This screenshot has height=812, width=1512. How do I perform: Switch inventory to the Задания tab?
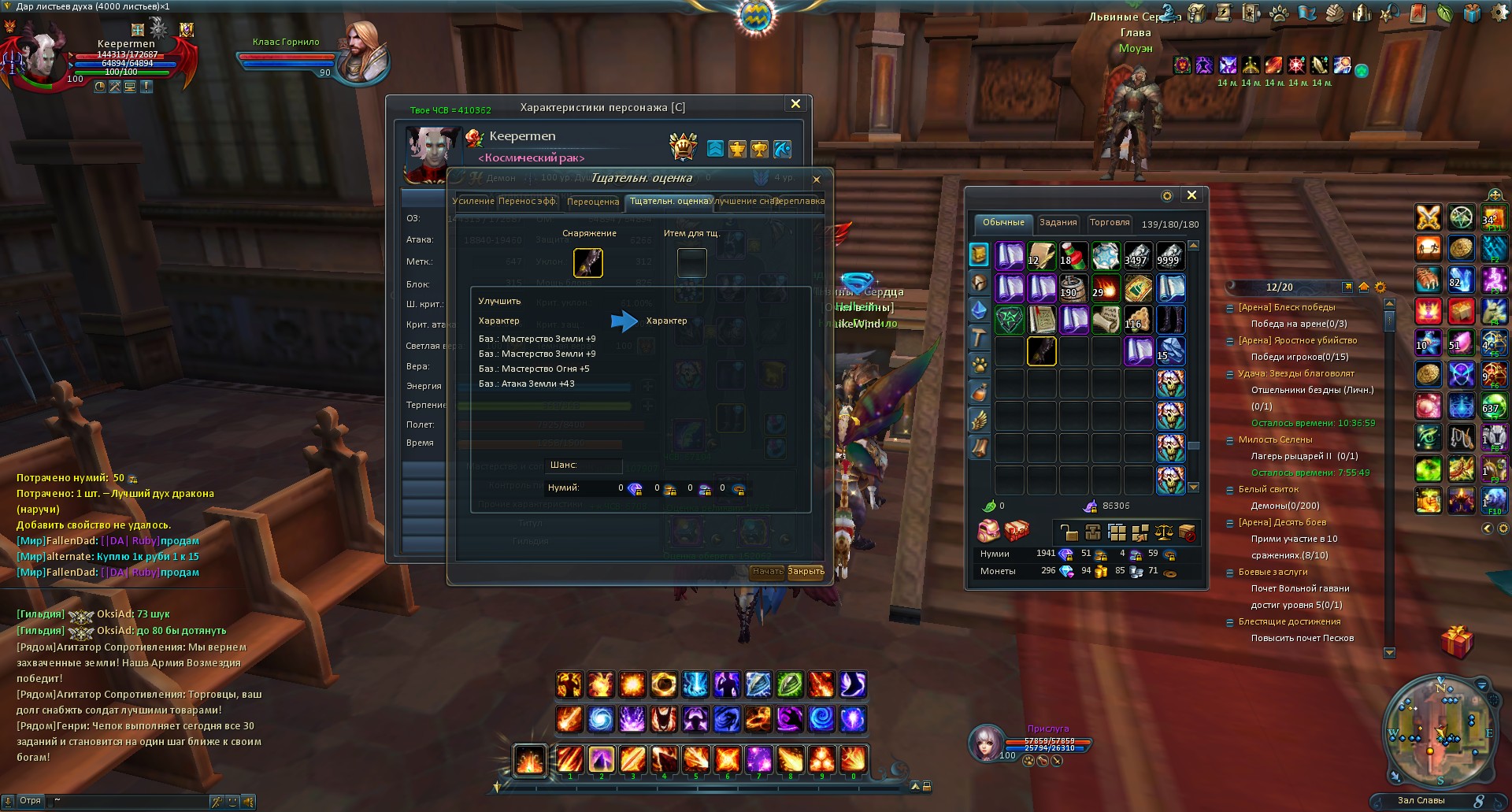click(x=1058, y=223)
